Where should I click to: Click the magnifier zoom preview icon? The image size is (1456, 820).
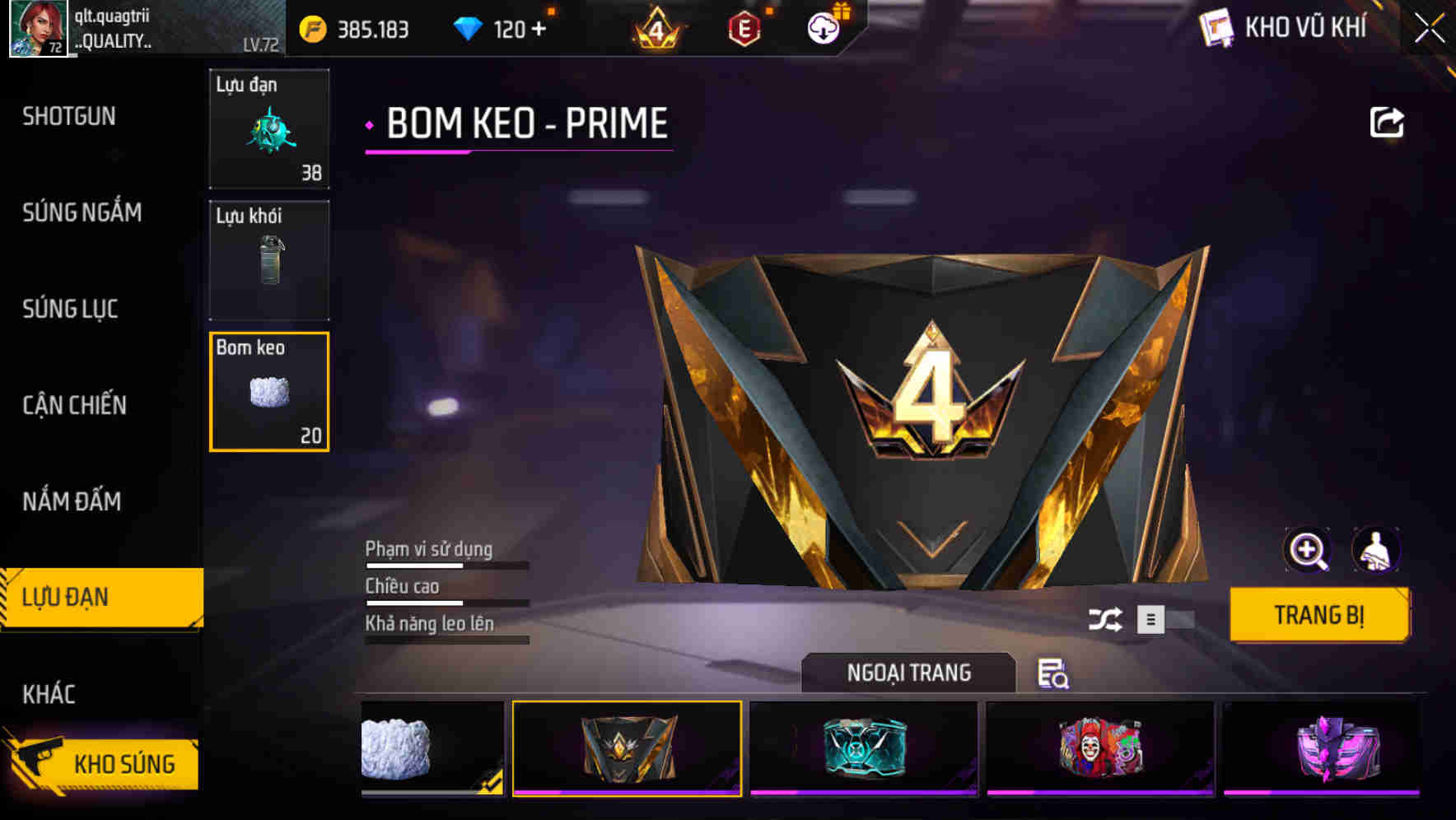(1309, 550)
